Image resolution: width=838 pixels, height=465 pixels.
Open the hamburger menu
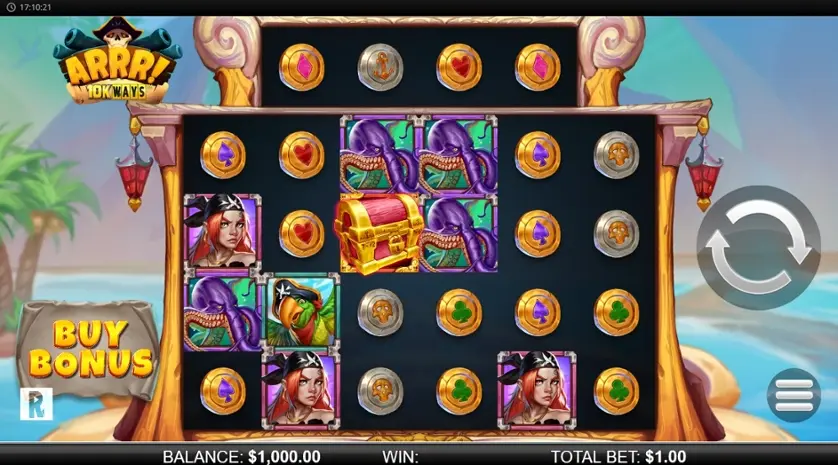793,394
